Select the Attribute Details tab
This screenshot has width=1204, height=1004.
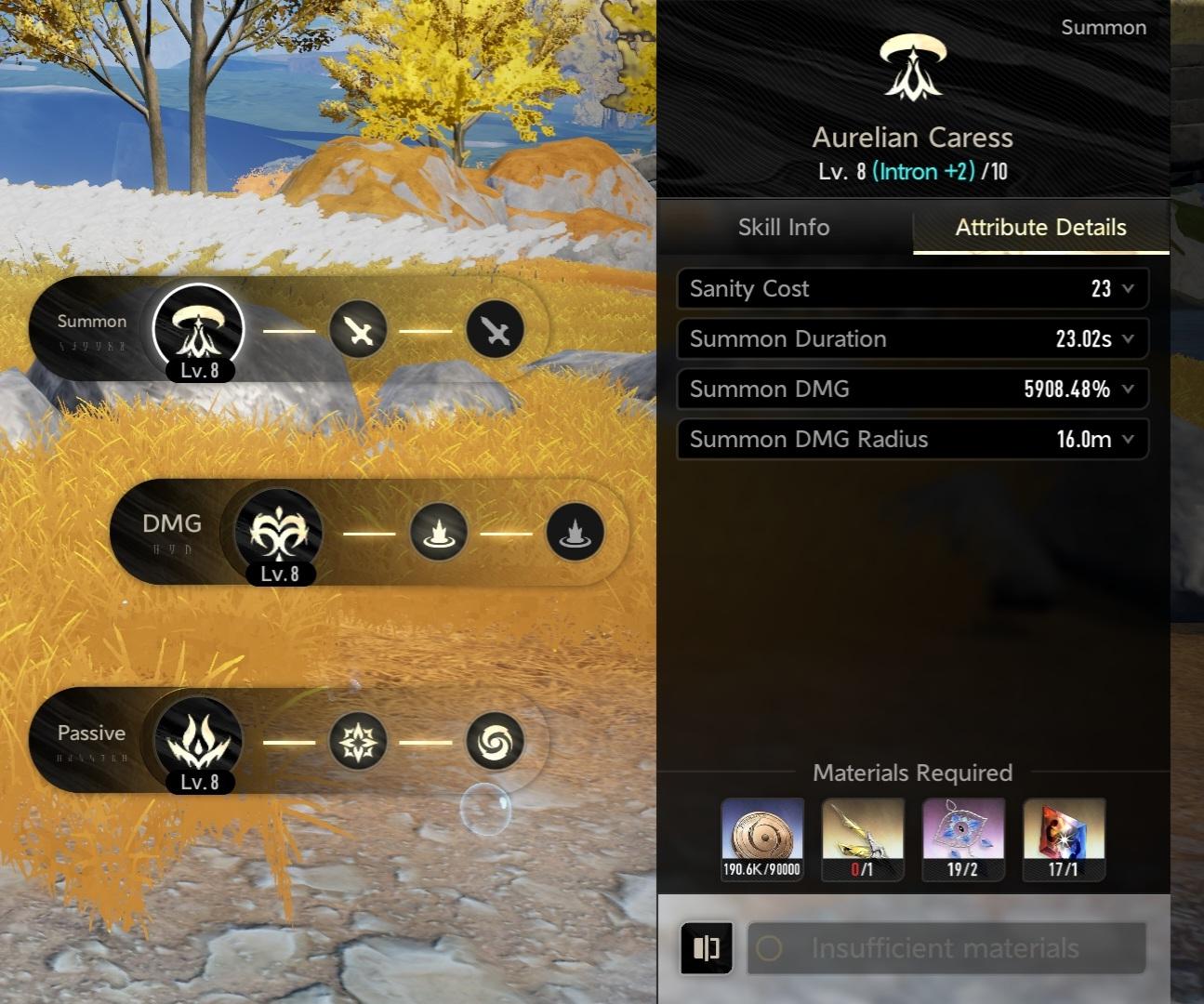pos(1040,228)
